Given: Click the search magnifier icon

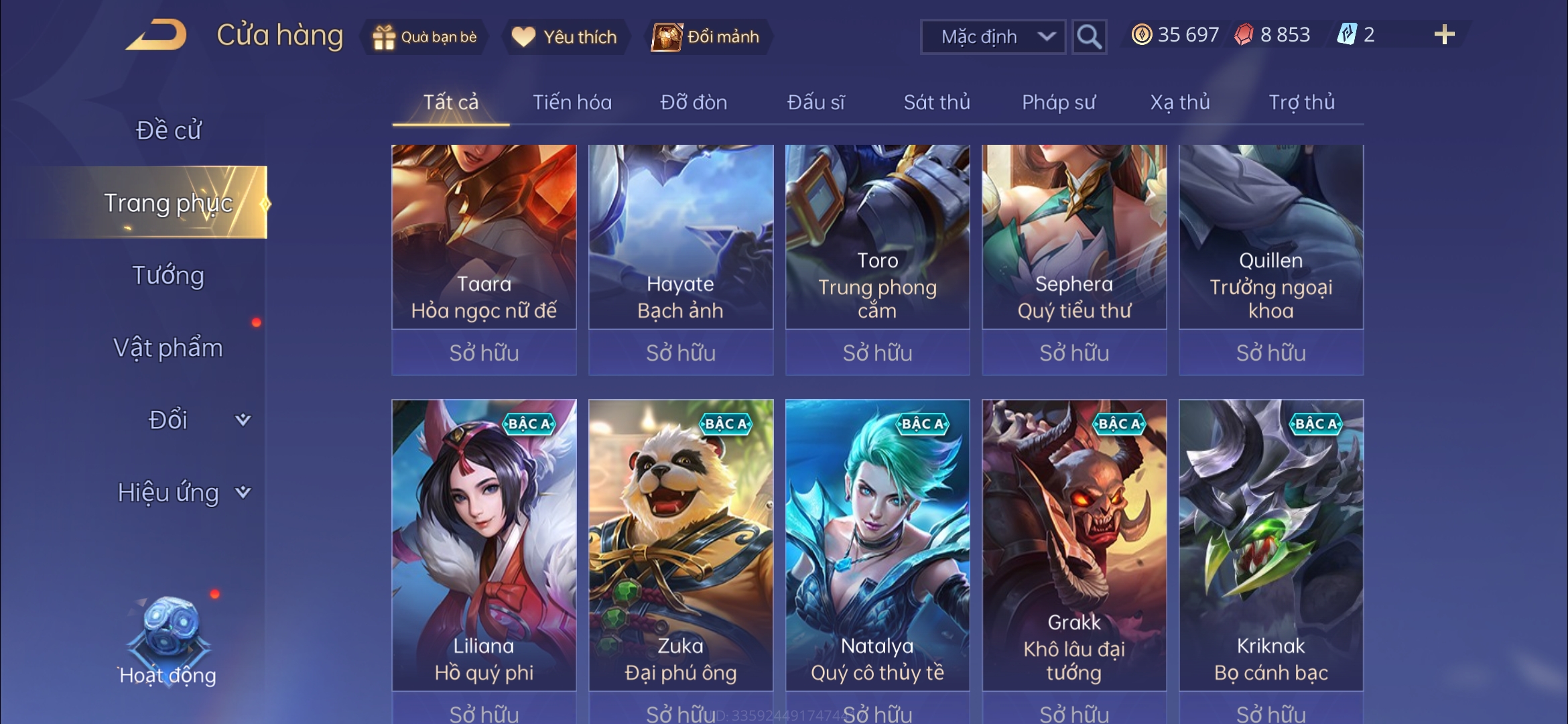Looking at the screenshot, I should click(1089, 36).
